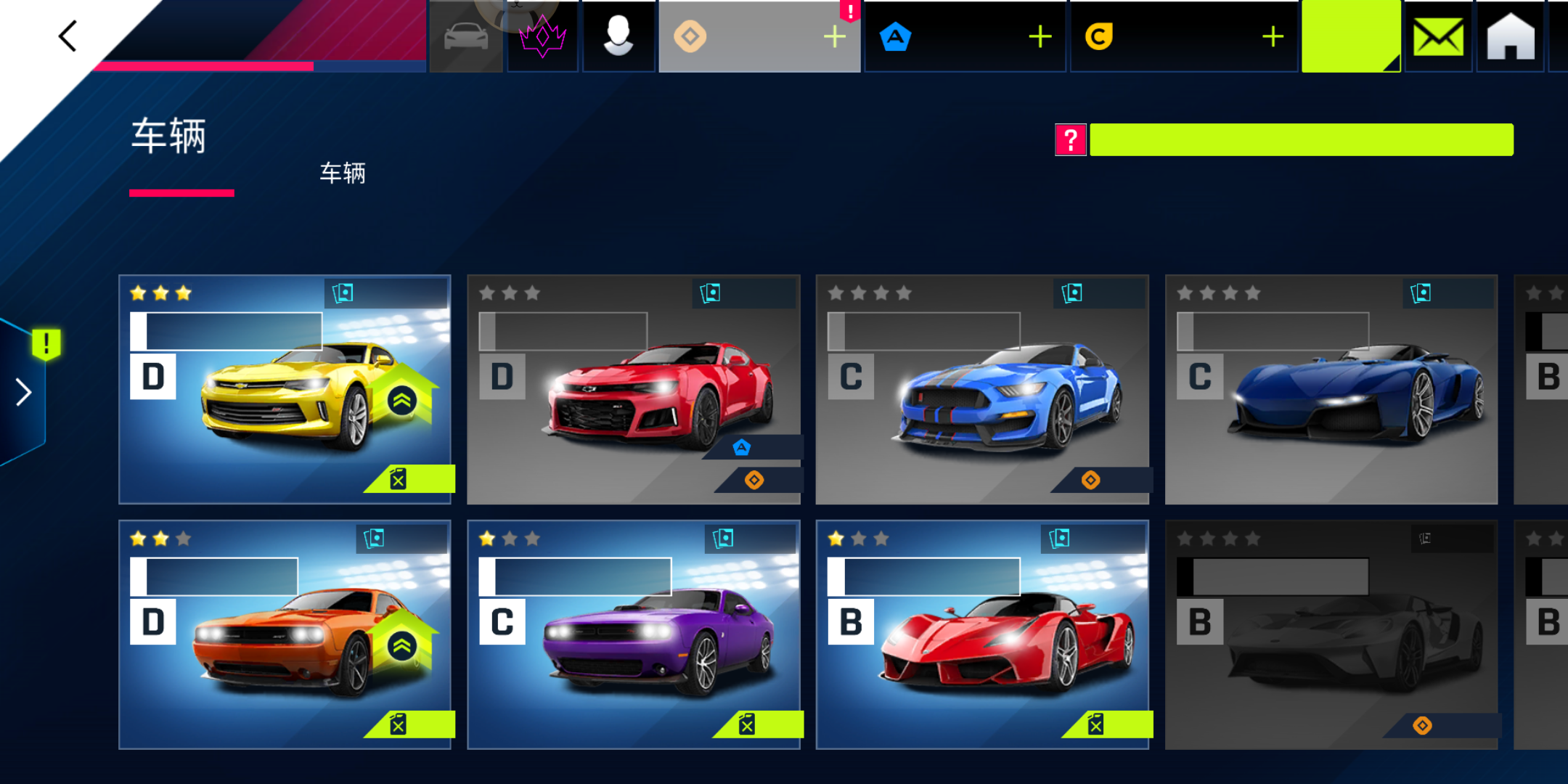Select the orange Challenger D-class car card

click(x=285, y=634)
